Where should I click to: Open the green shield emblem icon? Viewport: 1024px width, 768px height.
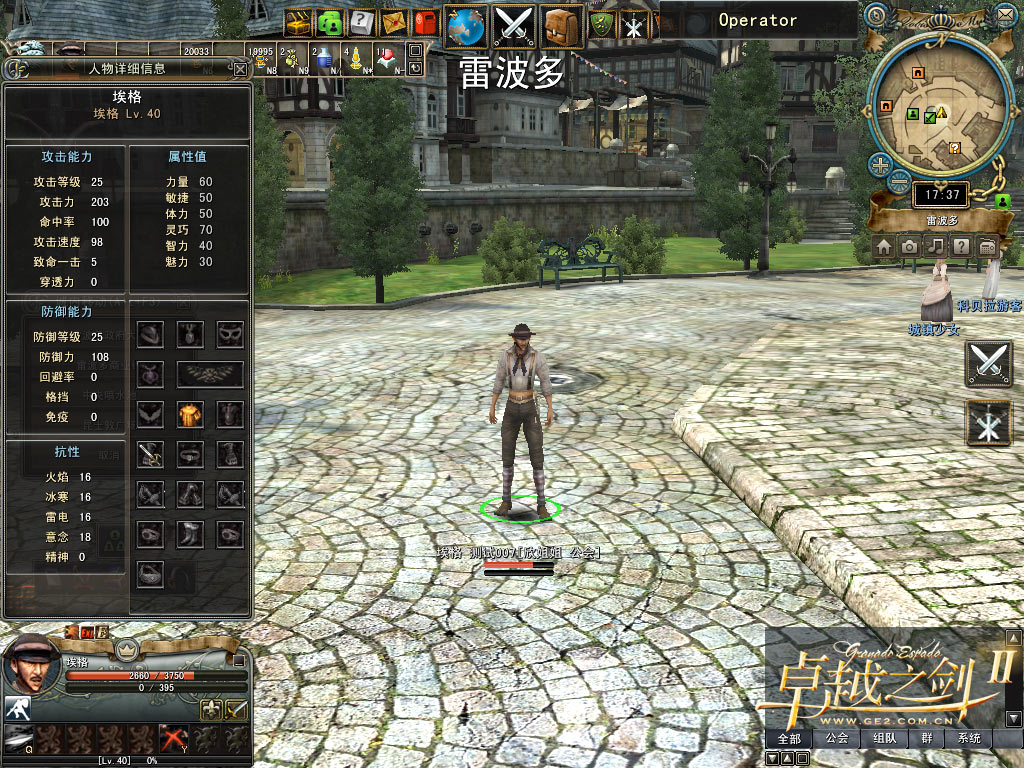(x=603, y=25)
